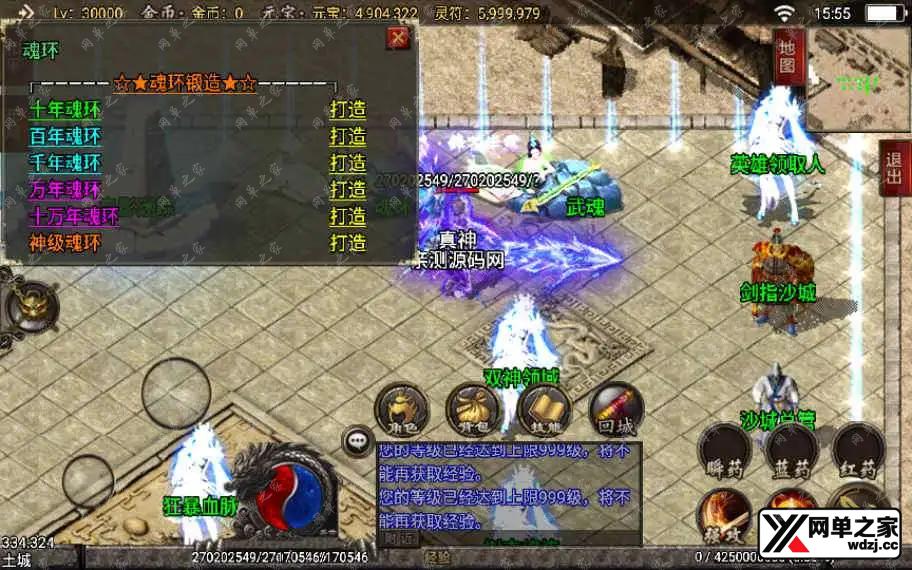
Task: Open the chat bubble button
Action: 357,440
